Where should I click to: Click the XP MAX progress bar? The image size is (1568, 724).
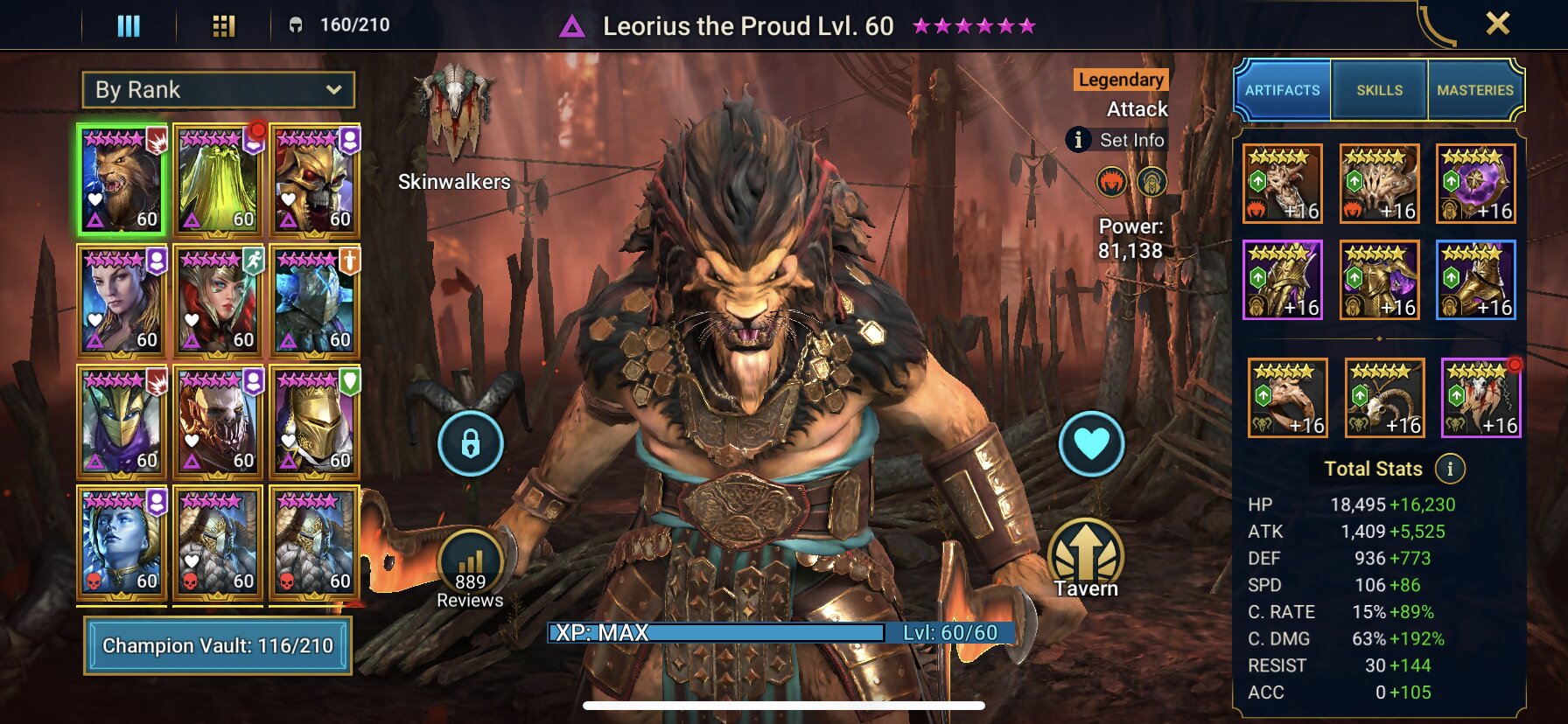click(x=770, y=635)
